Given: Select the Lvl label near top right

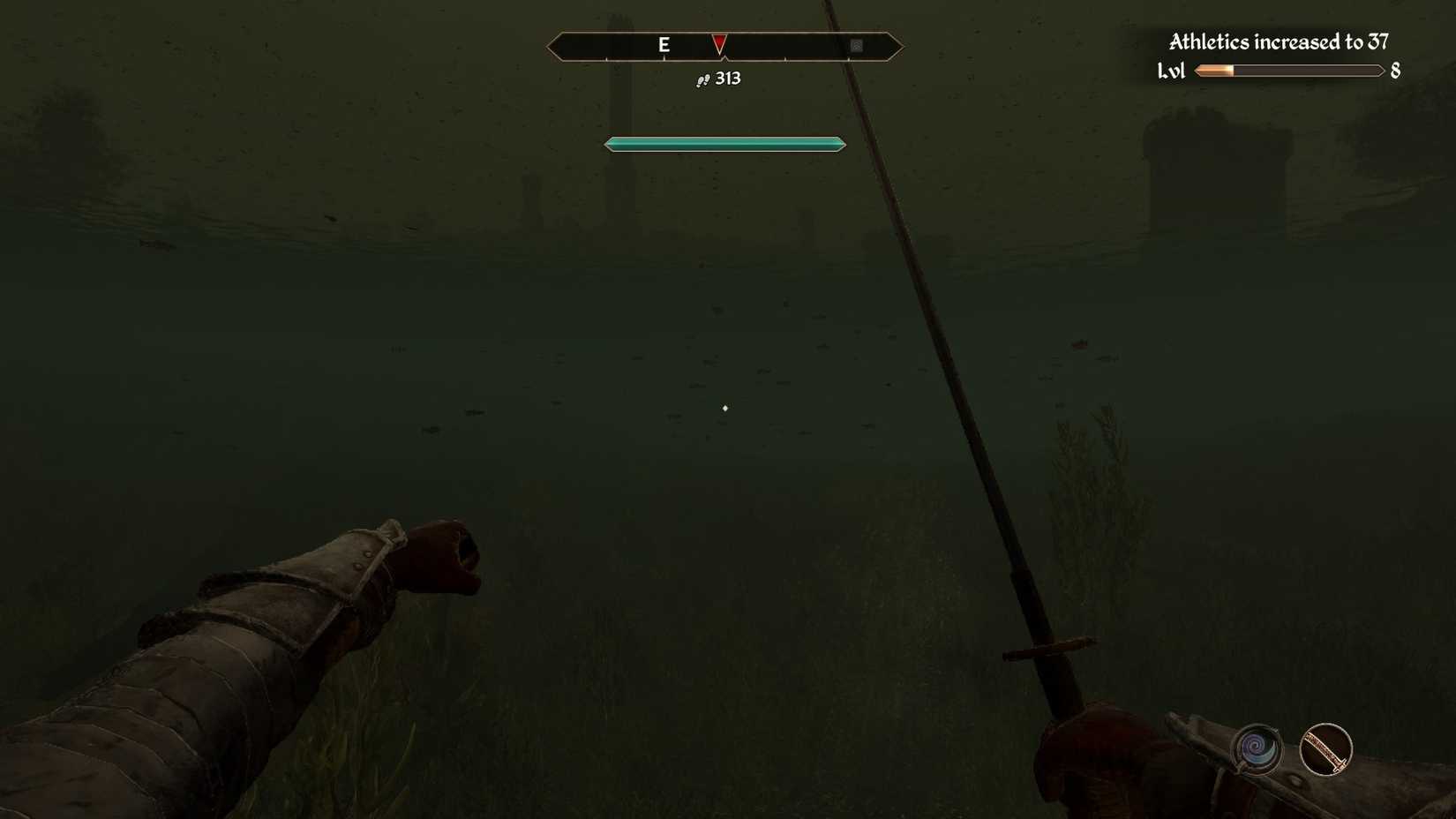Looking at the screenshot, I should [x=1173, y=71].
